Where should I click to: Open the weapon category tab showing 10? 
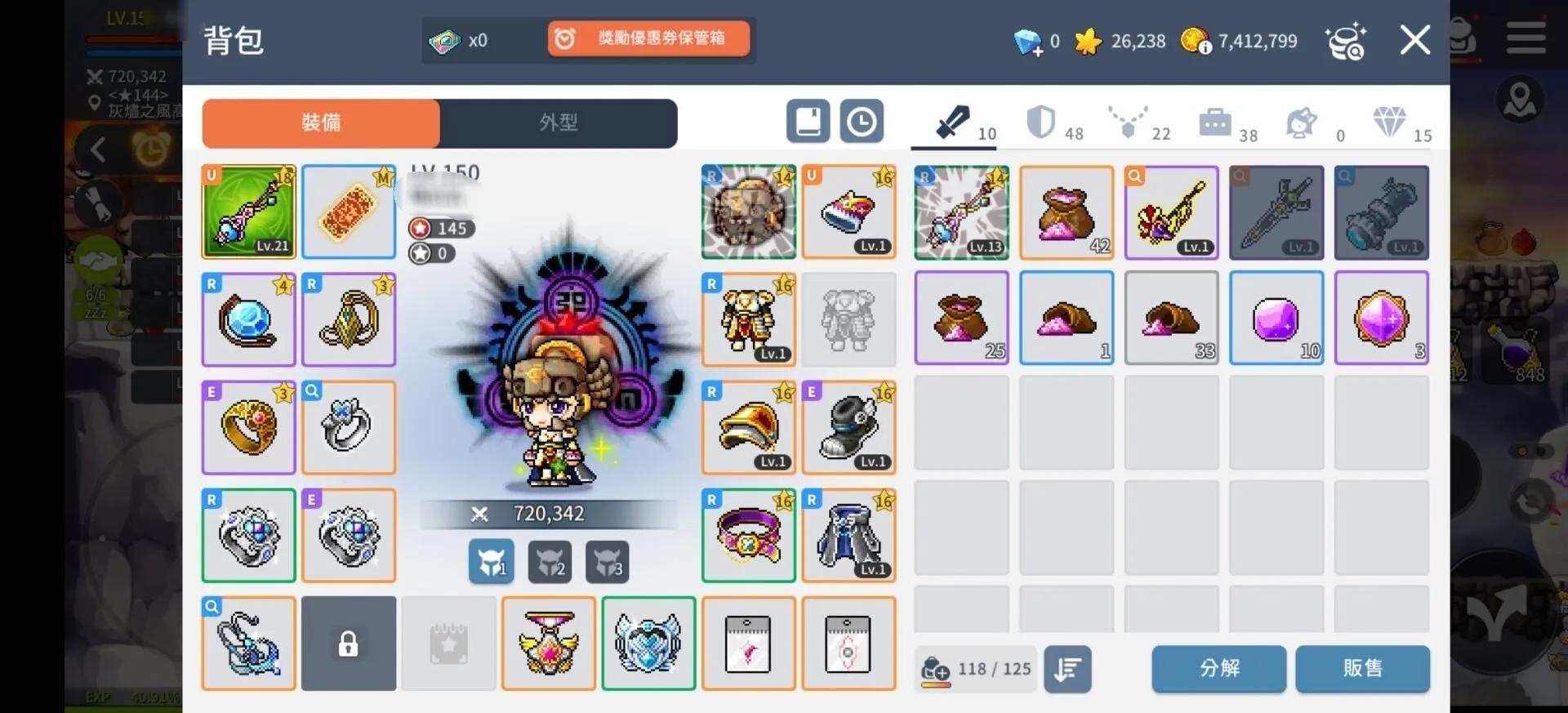(x=955, y=123)
